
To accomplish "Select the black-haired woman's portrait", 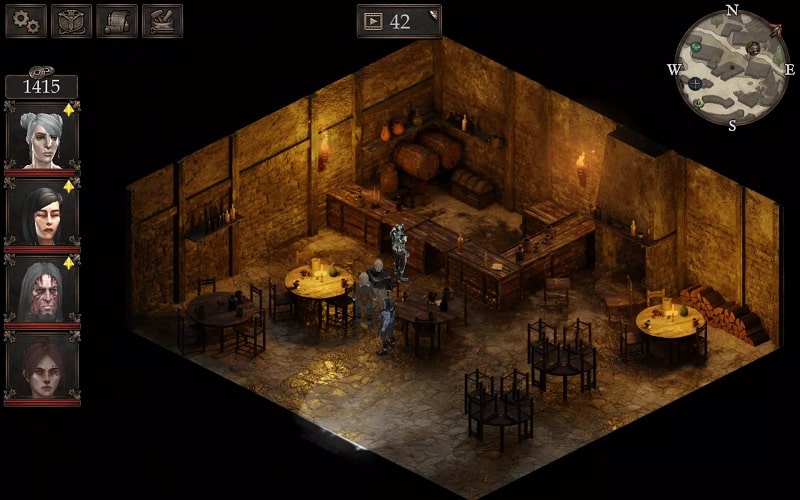I will [x=42, y=214].
